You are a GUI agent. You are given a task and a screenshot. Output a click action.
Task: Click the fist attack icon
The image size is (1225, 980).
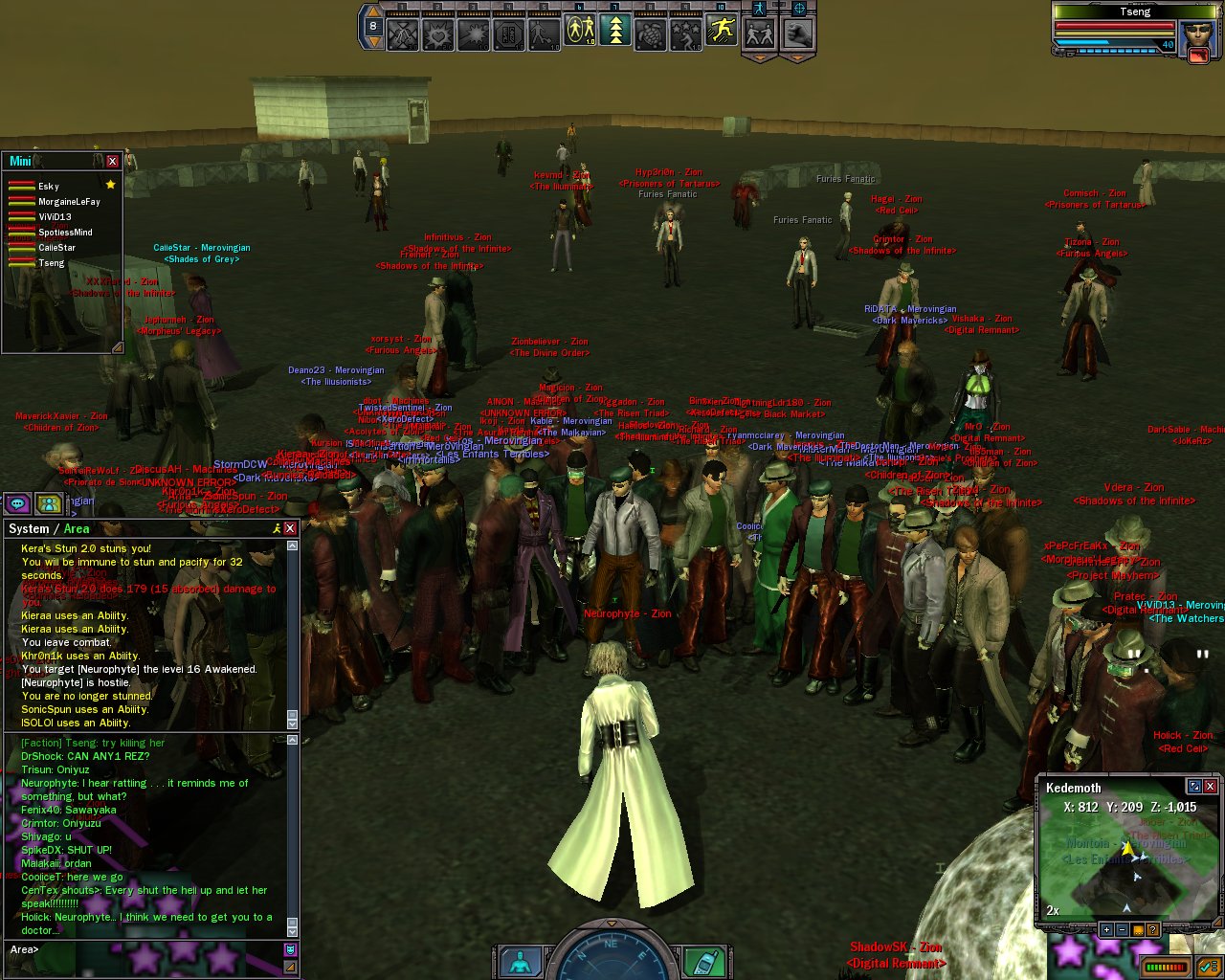(797, 33)
